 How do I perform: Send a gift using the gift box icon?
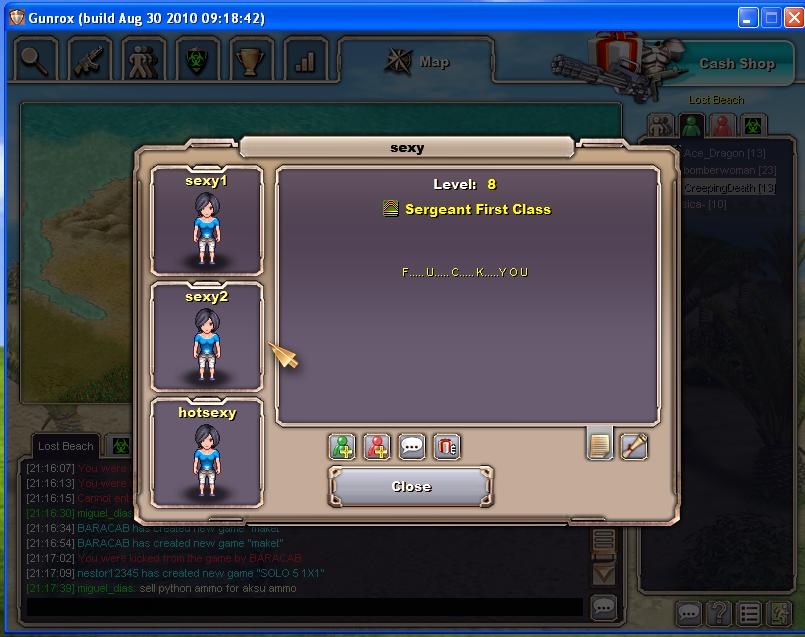point(447,446)
